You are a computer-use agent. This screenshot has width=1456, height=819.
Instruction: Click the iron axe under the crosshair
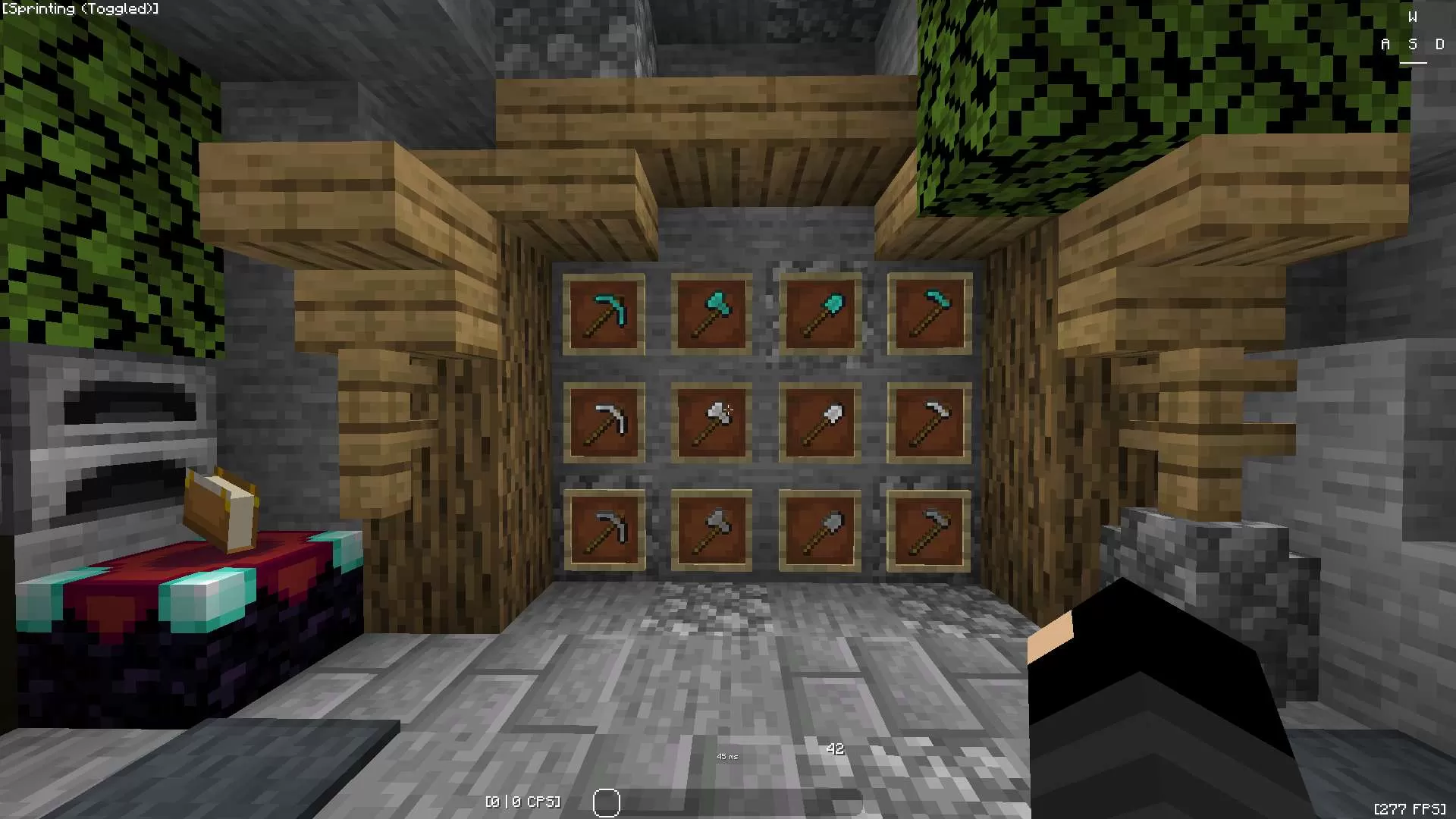pos(711,423)
